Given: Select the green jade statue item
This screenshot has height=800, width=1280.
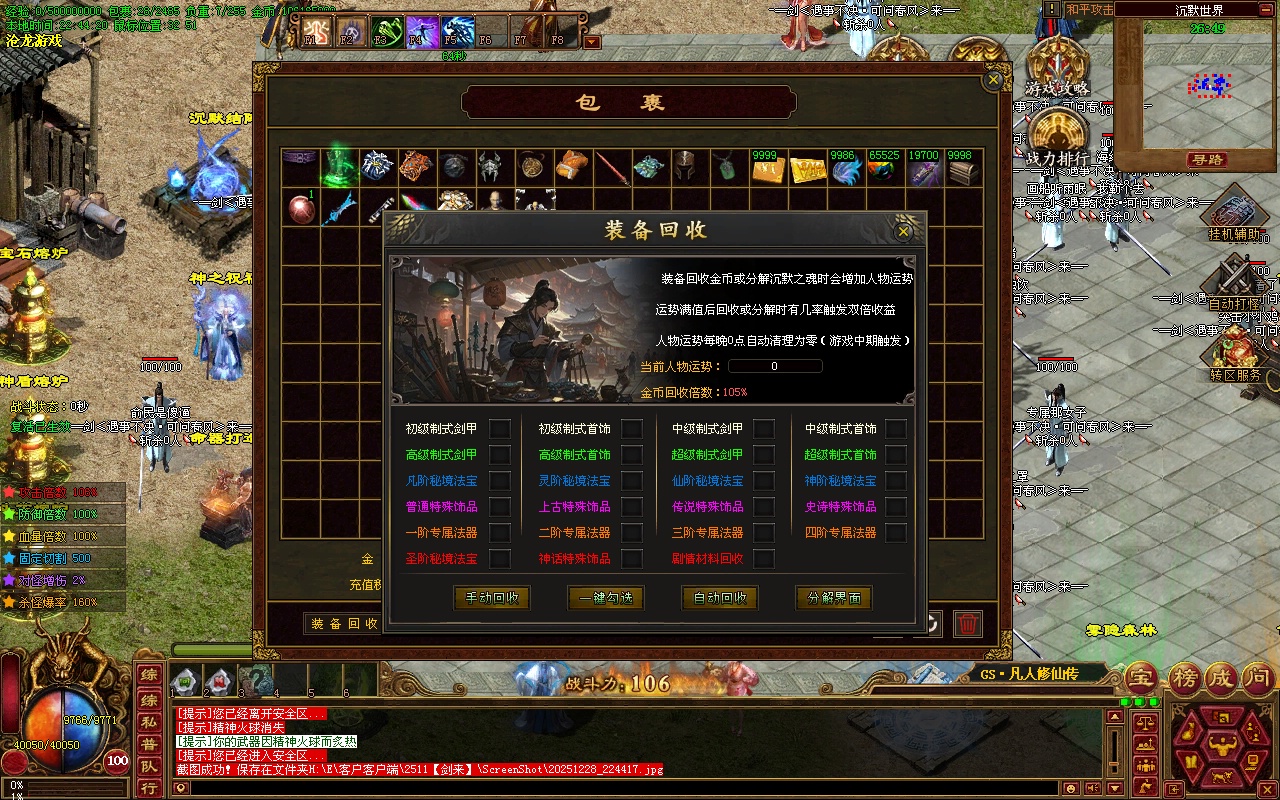Looking at the screenshot, I should click(340, 167).
